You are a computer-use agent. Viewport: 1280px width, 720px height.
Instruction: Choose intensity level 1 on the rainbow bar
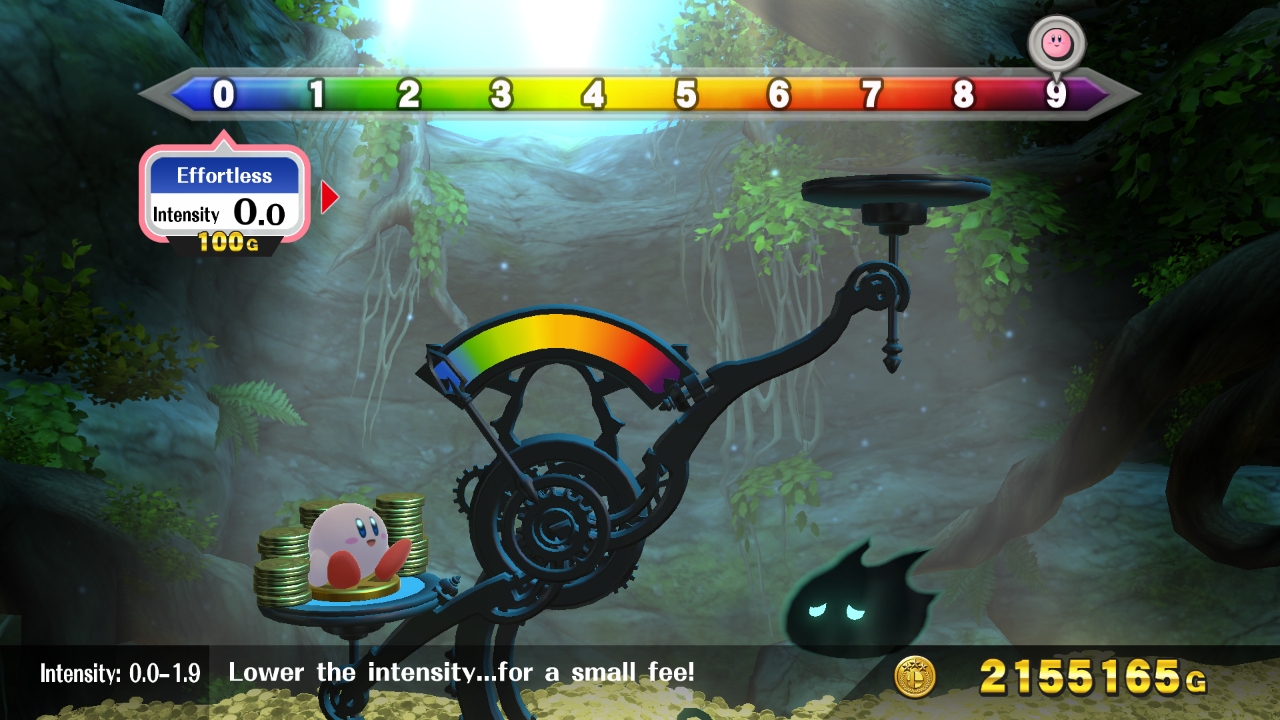317,95
